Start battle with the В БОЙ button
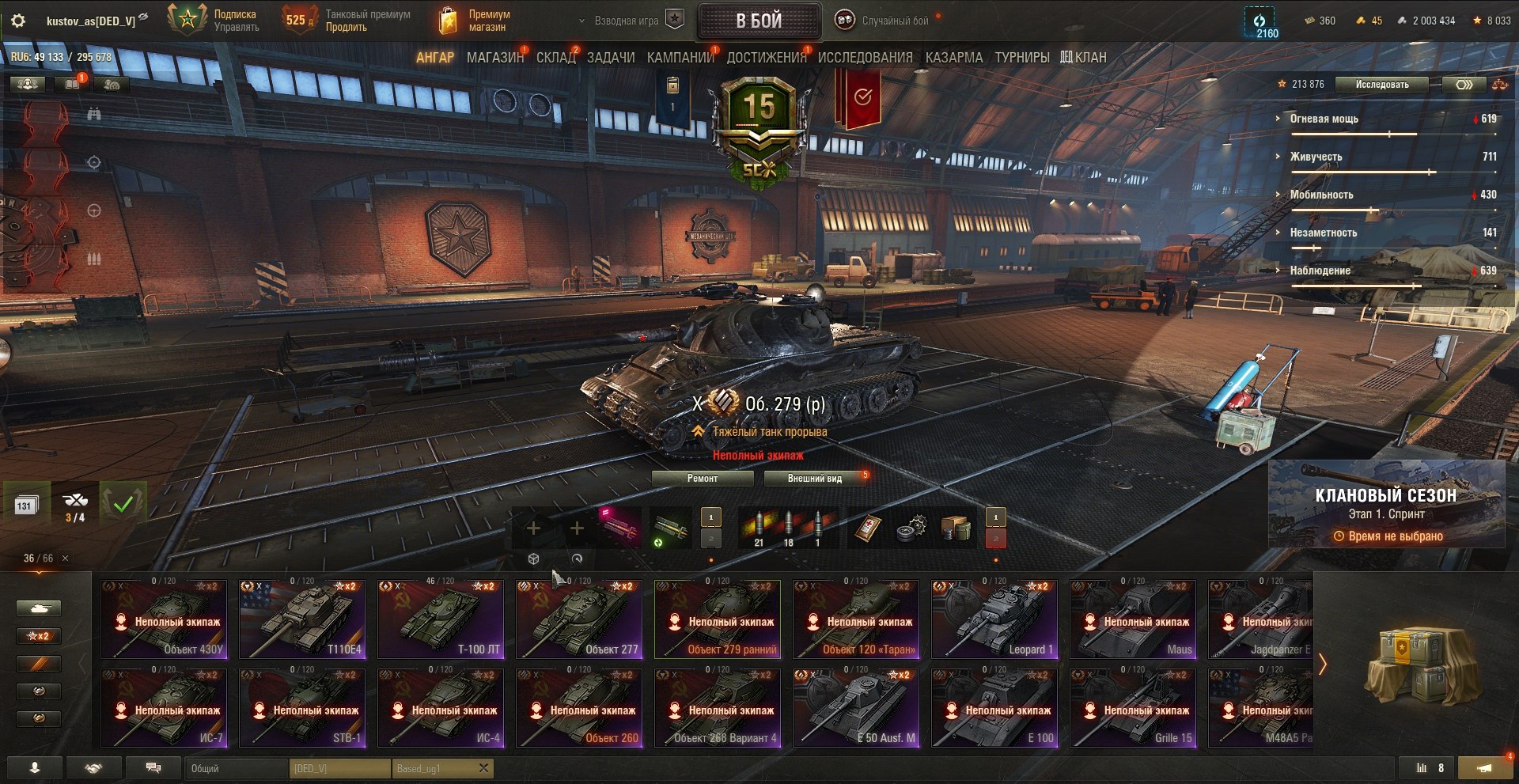The image size is (1519, 784). coord(759,21)
